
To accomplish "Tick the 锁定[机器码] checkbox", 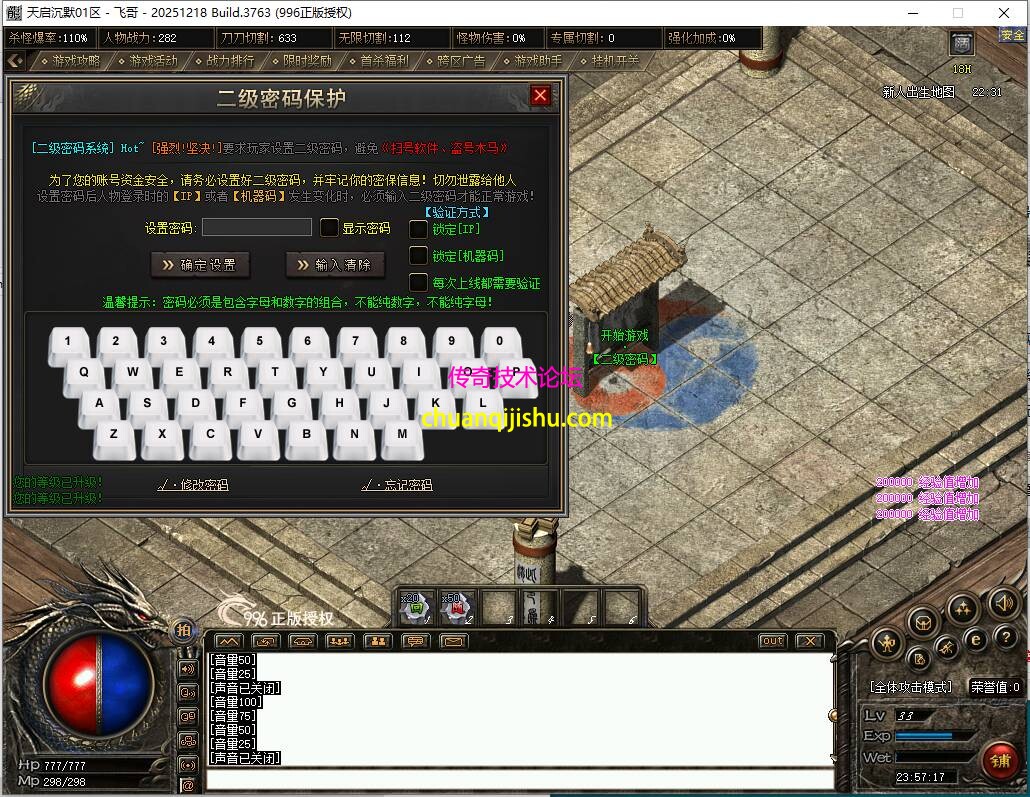I will click(x=419, y=256).
